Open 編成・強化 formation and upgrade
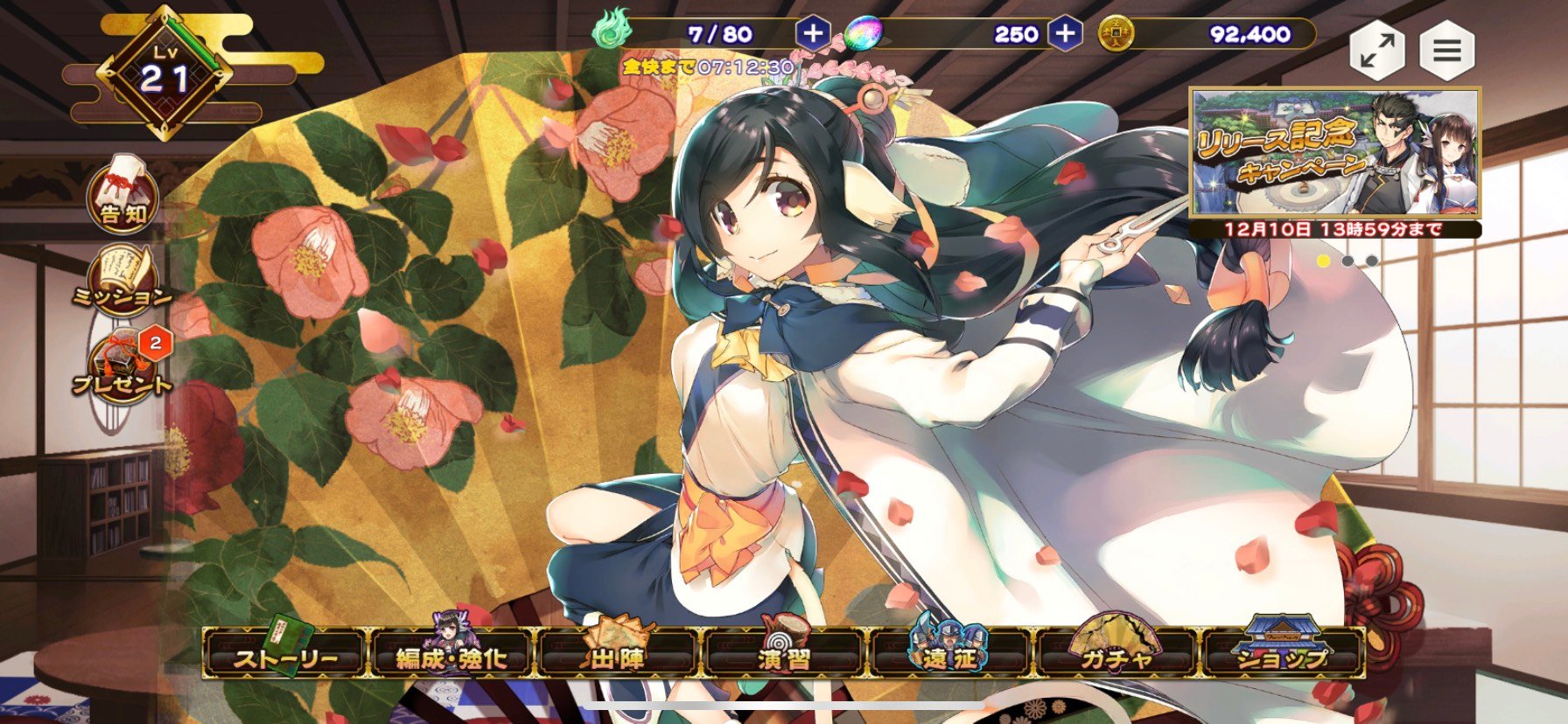The width and height of the screenshot is (1568, 724). point(451,656)
